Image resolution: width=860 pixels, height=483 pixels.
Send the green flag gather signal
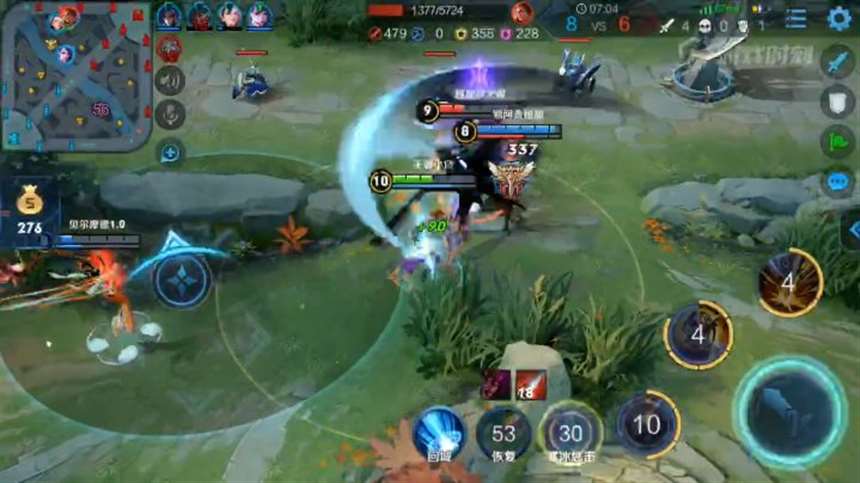[x=837, y=142]
